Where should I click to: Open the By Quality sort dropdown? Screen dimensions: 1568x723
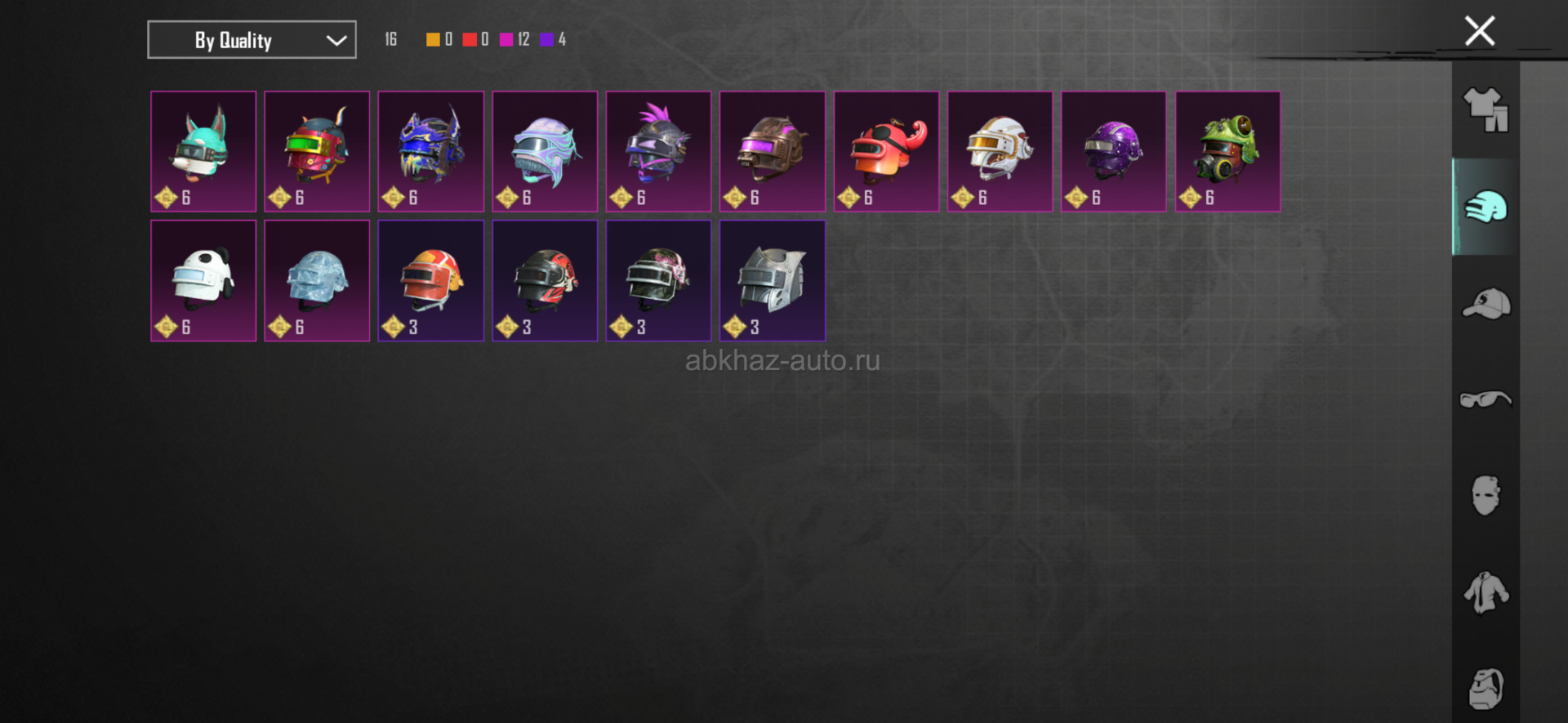[x=252, y=40]
